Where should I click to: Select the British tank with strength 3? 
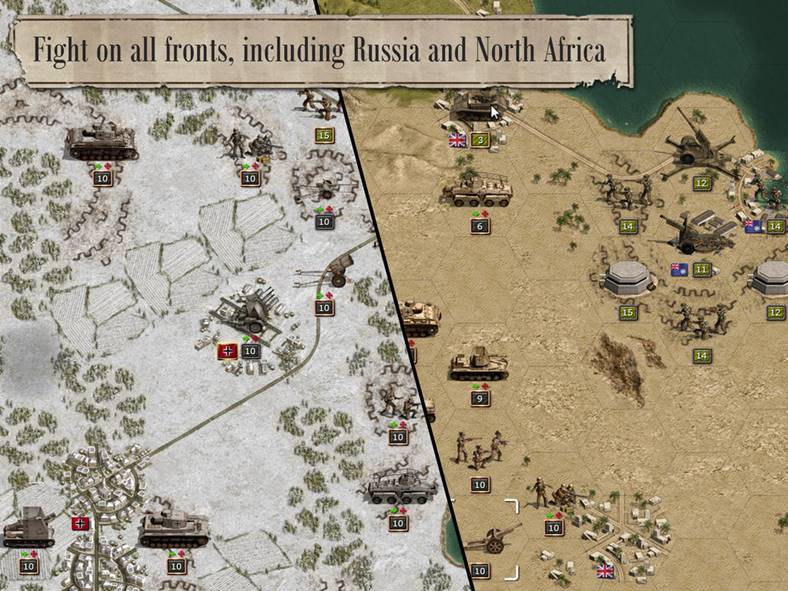[474, 107]
